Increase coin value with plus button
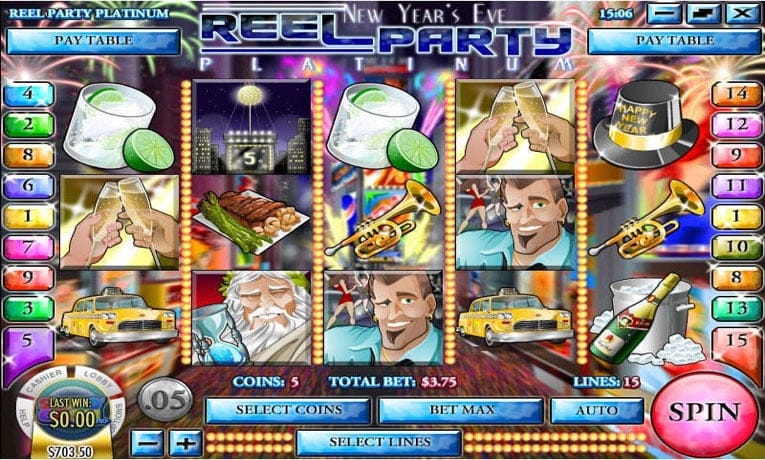Screen dimensions: 765x460 (186, 441)
